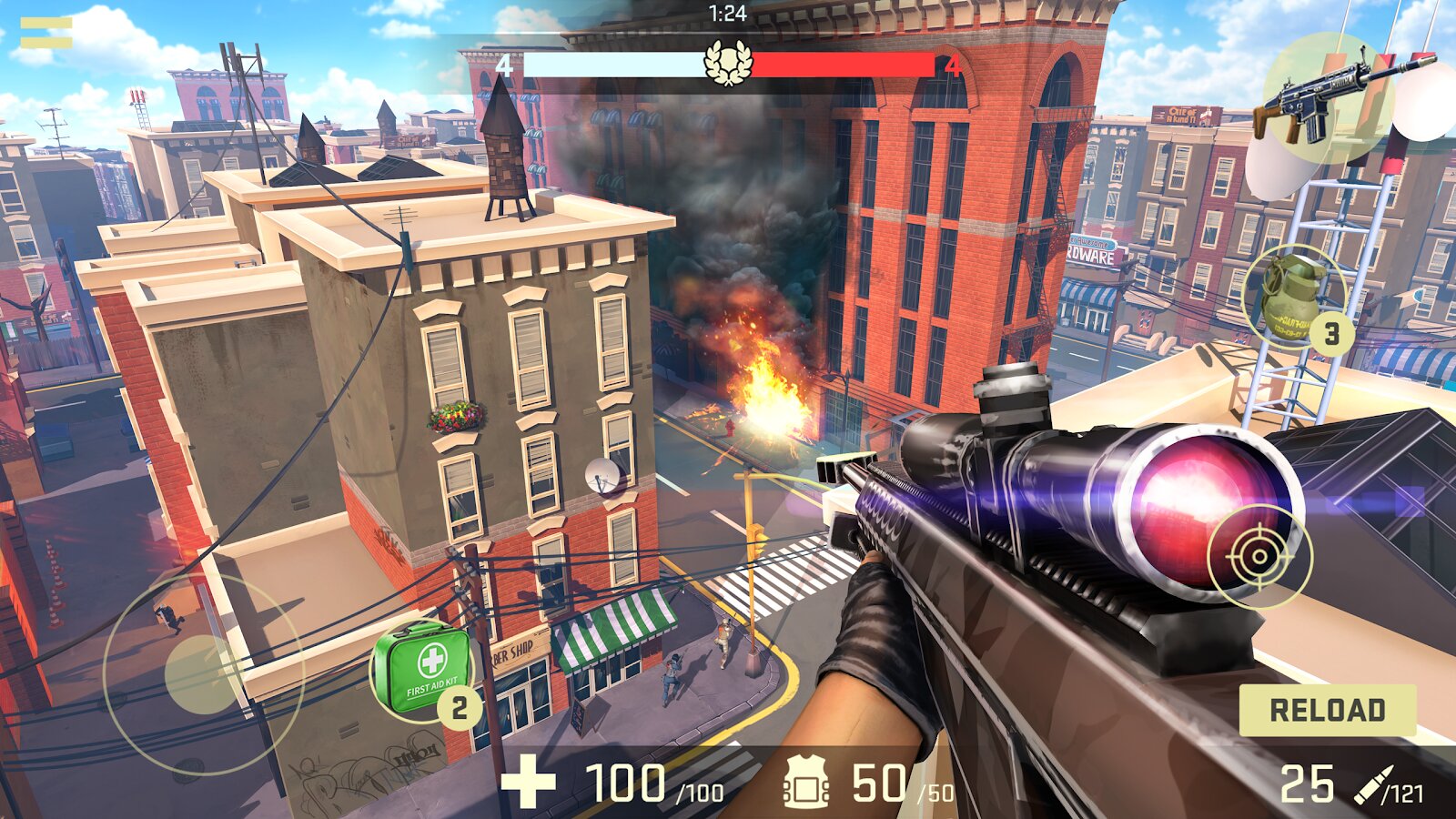Activate the crosshair scope aim button
Image resolution: width=1456 pixels, height=819 pixels.
[1259, 555]
